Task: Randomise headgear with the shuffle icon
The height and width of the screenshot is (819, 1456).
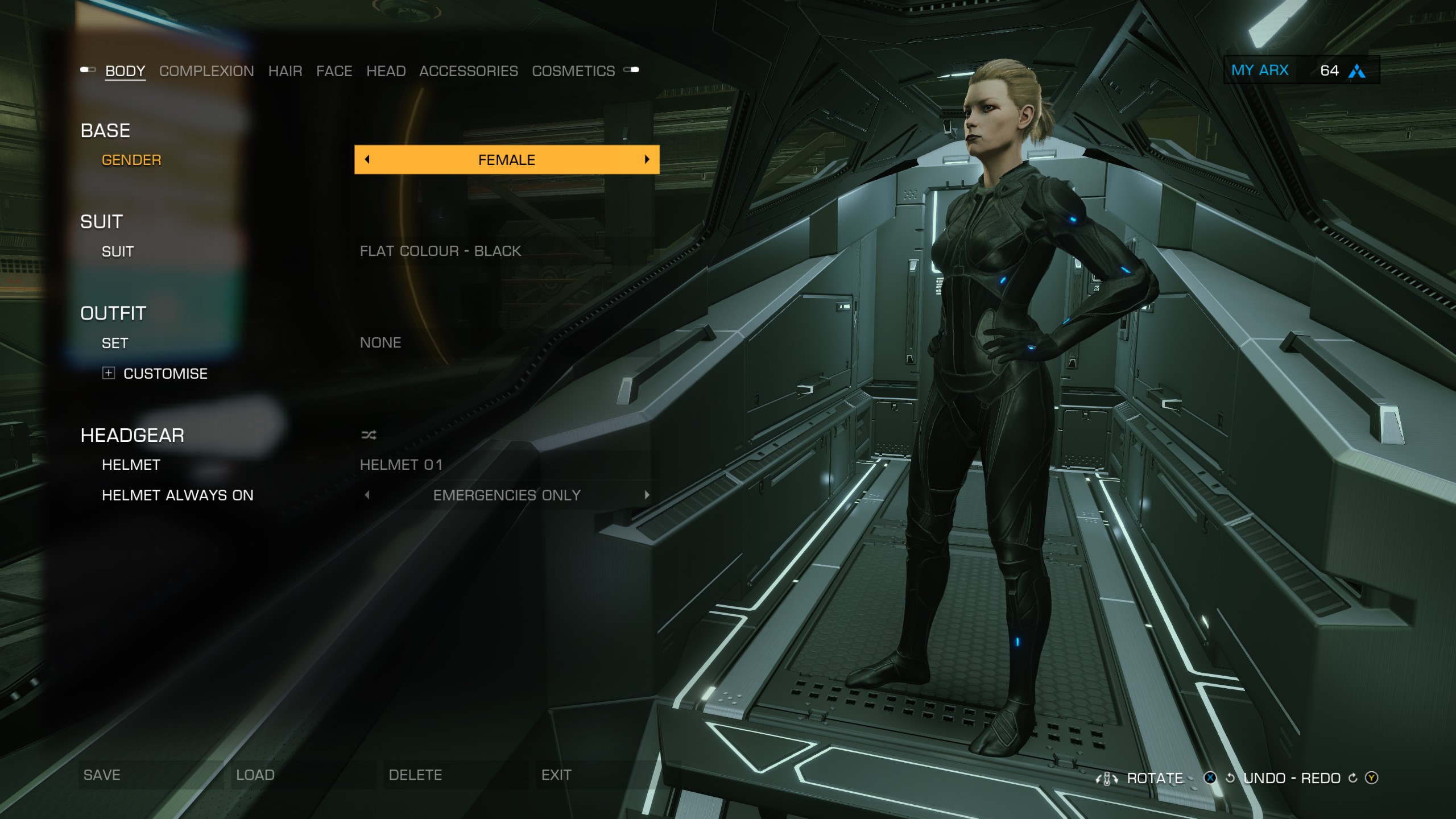Action: (x=369, y=436)
